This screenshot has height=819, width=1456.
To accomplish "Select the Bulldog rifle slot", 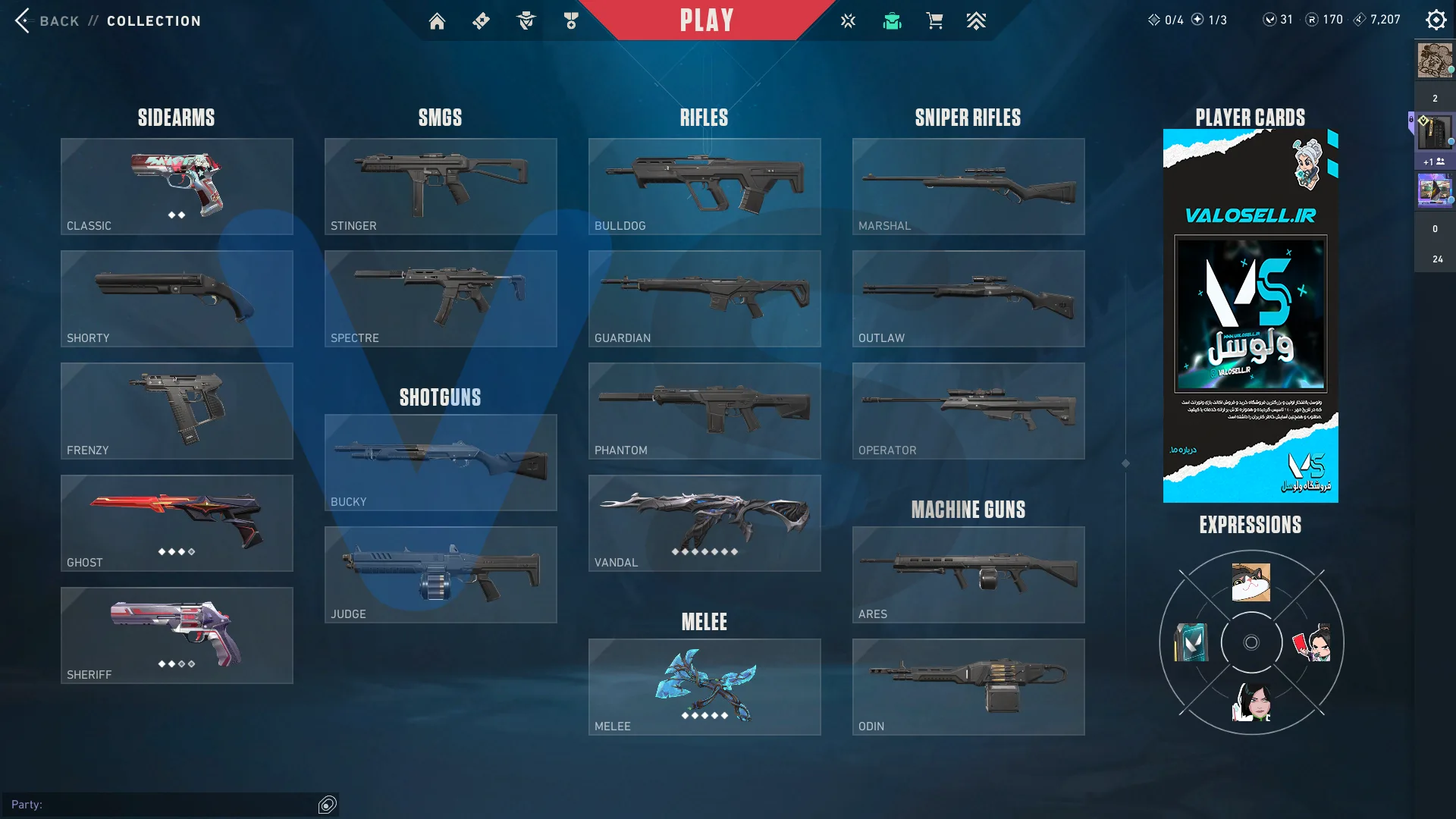I will (704, 187).
